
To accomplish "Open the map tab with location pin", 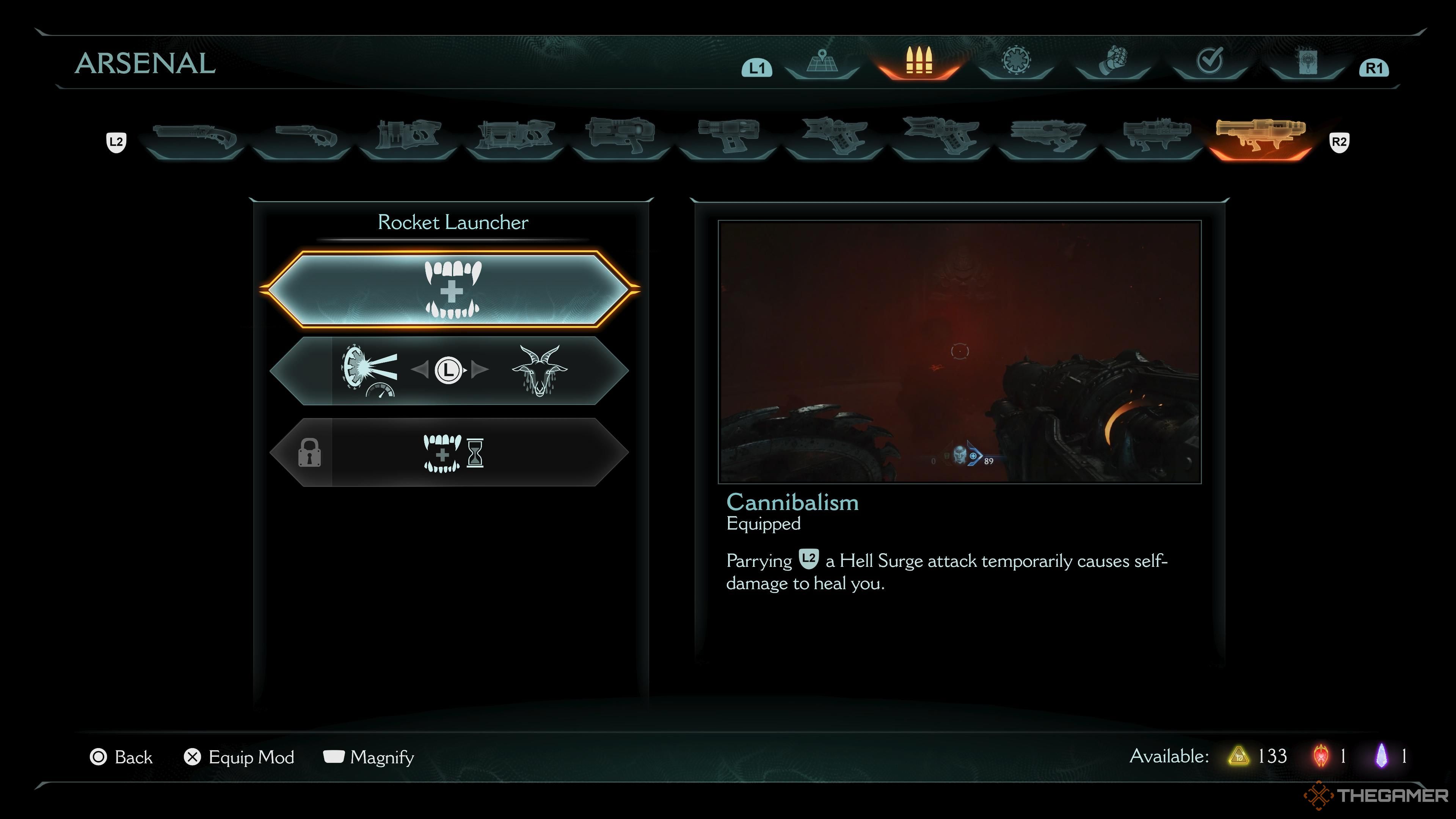I will (822, 62).
